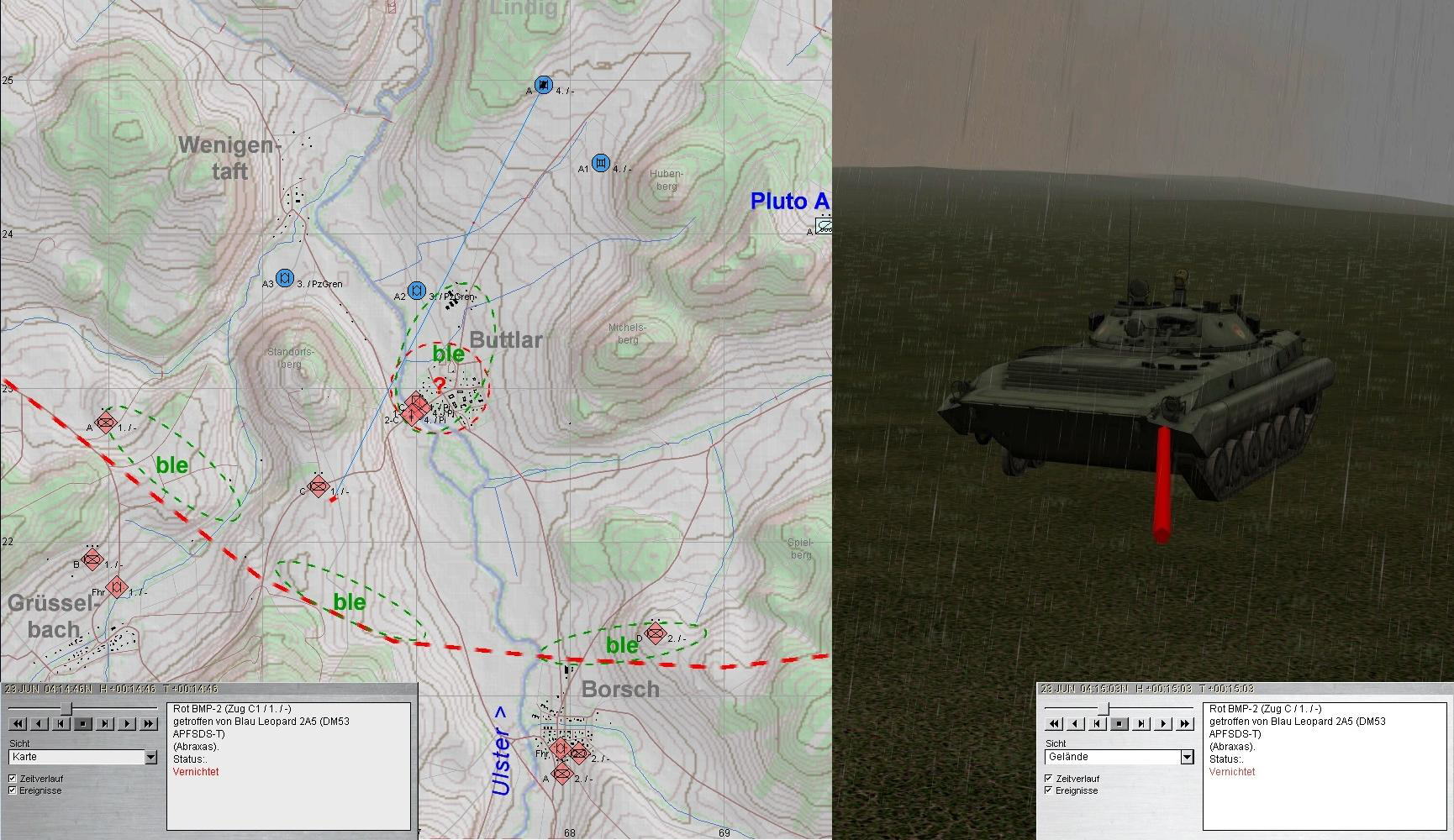Step to previous event in the Gelände panel
1454x840 pixels.
point(1097,723)
